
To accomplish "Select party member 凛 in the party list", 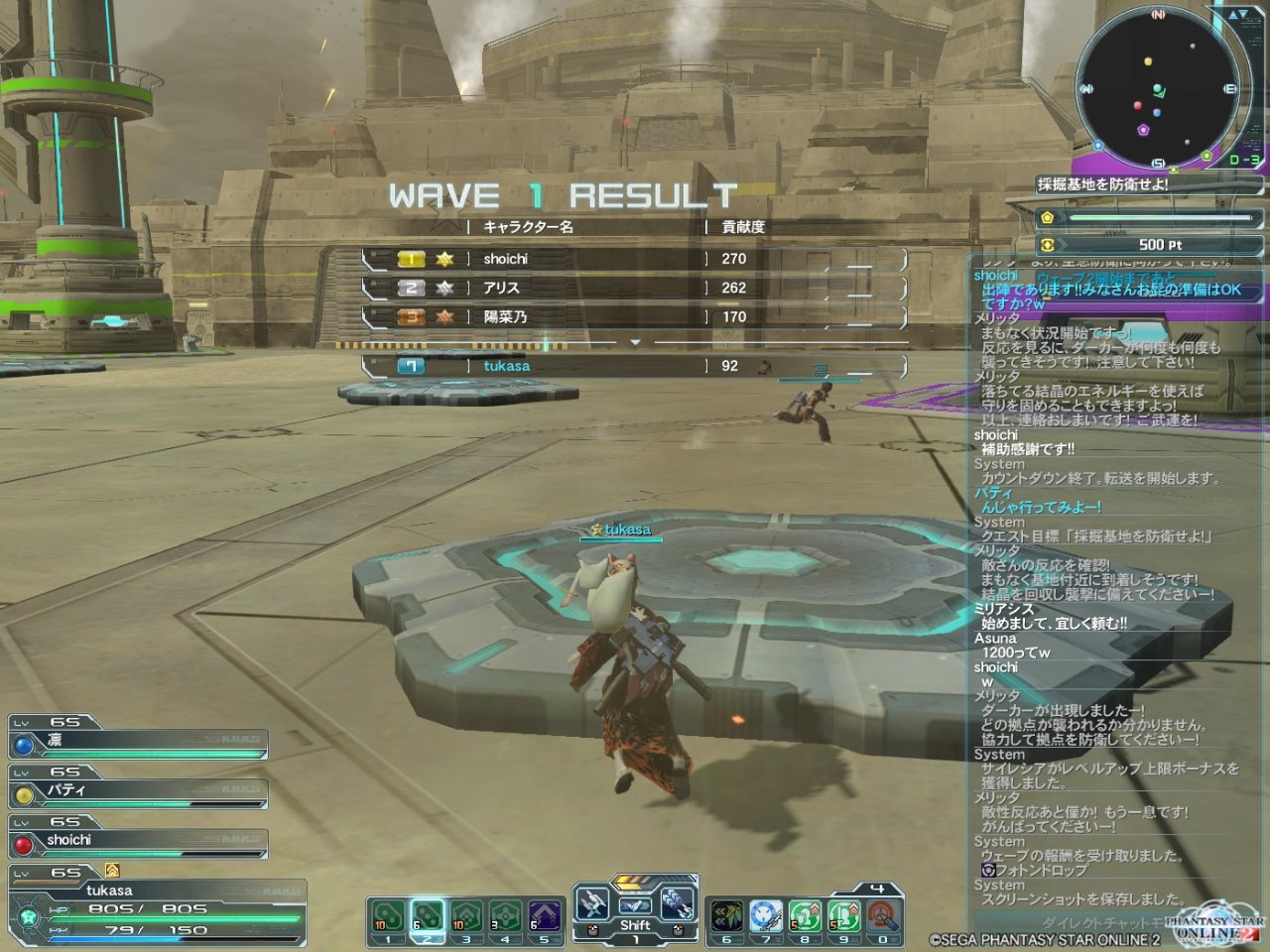I will click(x=139, y=743).
